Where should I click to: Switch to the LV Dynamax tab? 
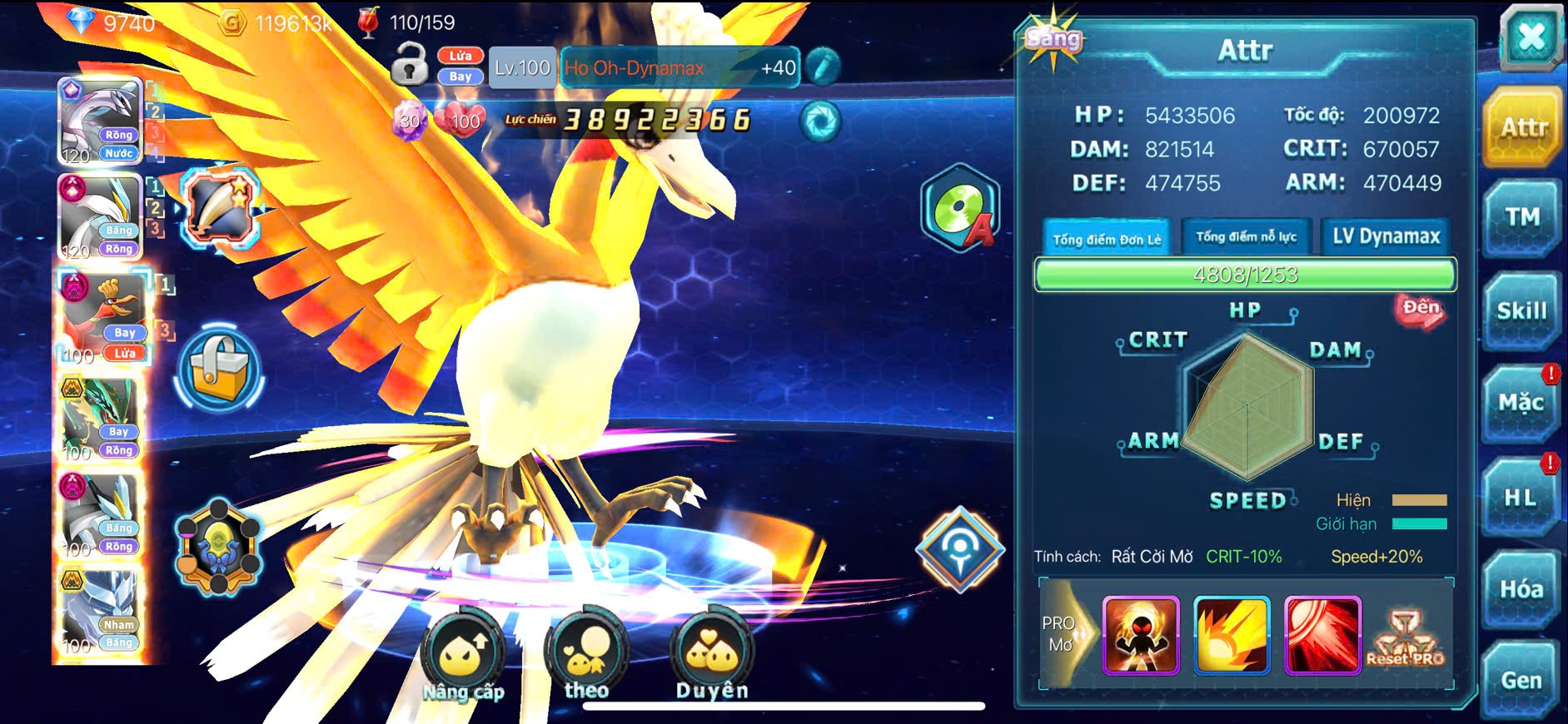click(x=1386, y=237)
